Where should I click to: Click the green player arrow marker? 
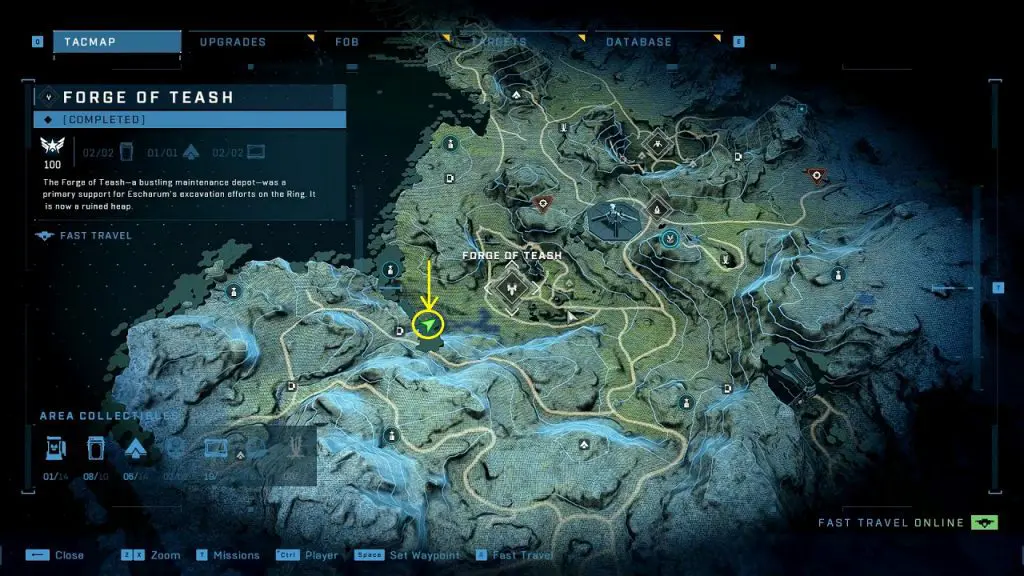[x=428, y=326]
